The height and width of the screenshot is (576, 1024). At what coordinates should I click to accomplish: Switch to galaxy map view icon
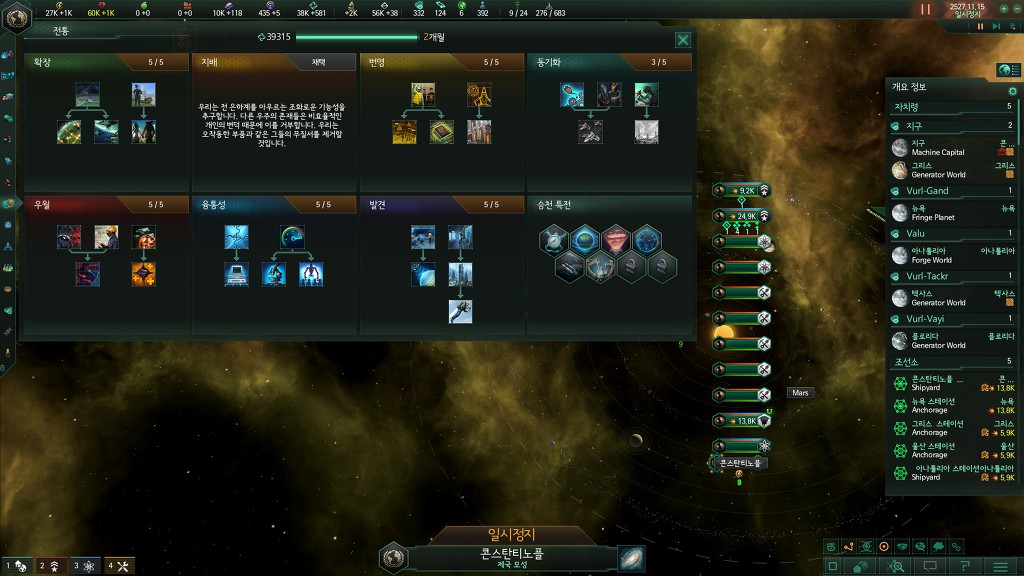point(632,558)
